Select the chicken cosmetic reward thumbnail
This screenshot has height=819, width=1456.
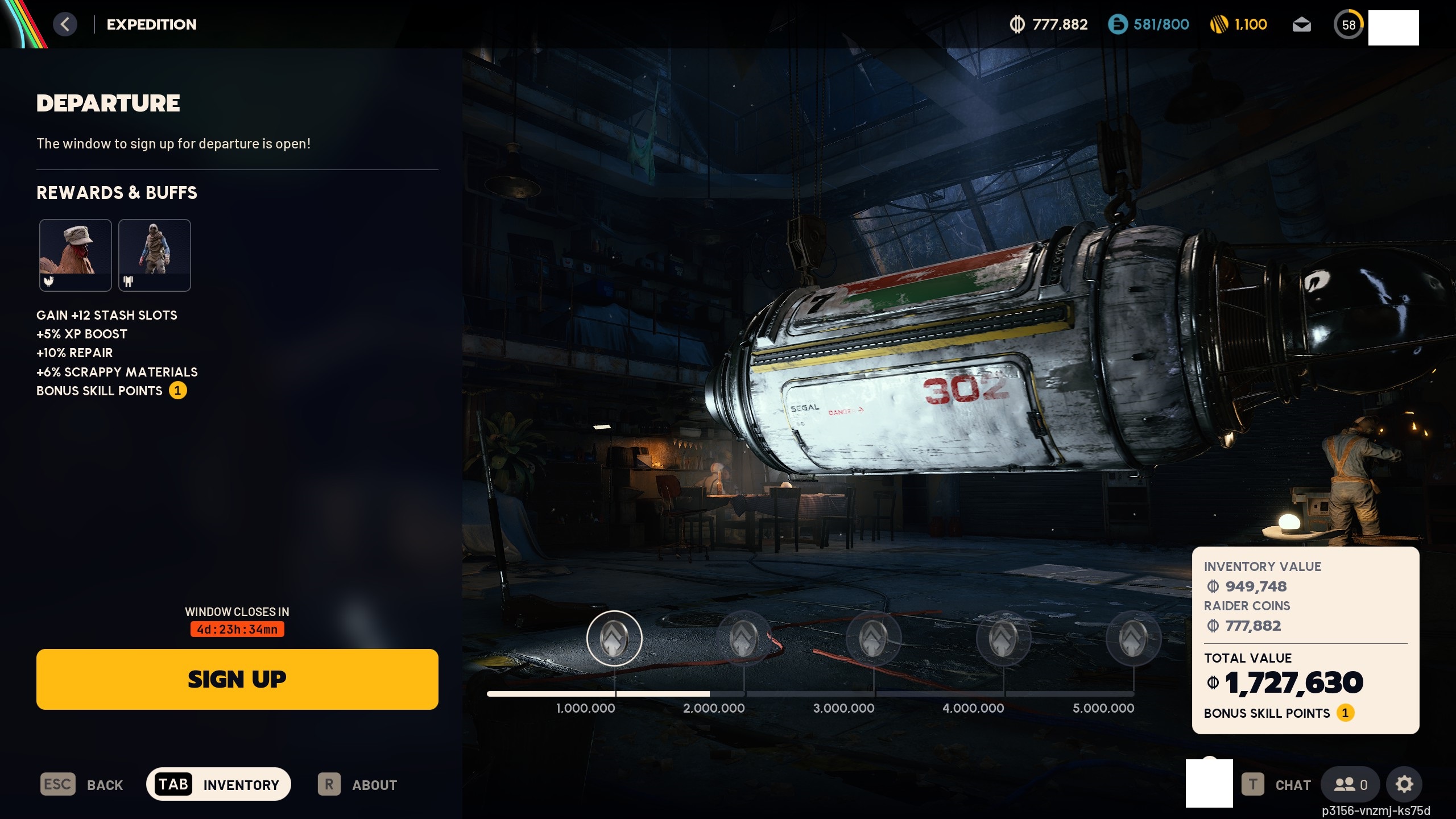pyautogui.click(x=75, y=255)
